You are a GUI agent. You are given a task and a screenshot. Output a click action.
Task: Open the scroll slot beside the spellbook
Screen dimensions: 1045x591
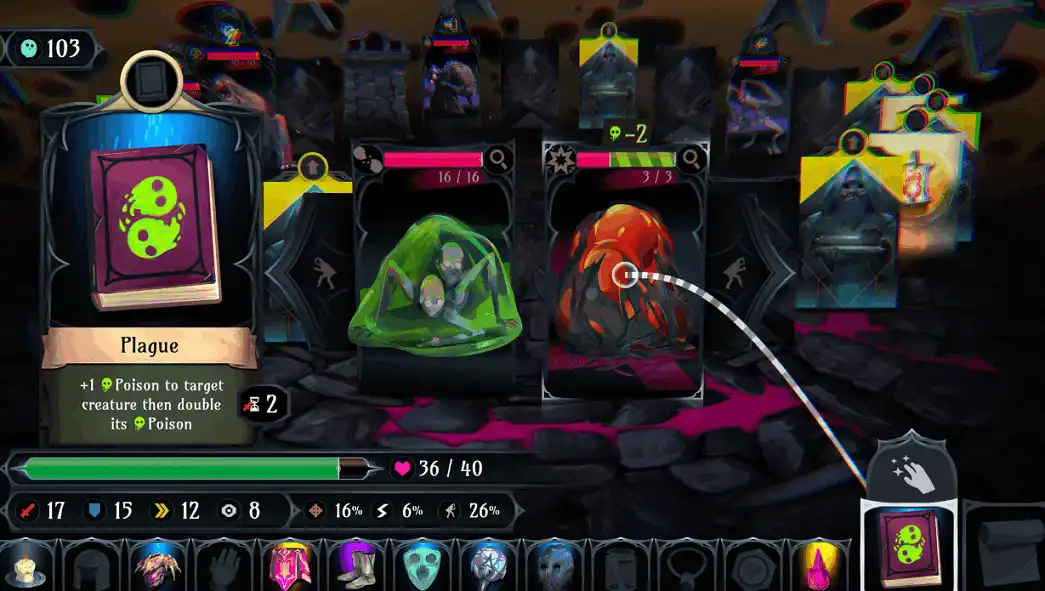1008,548
